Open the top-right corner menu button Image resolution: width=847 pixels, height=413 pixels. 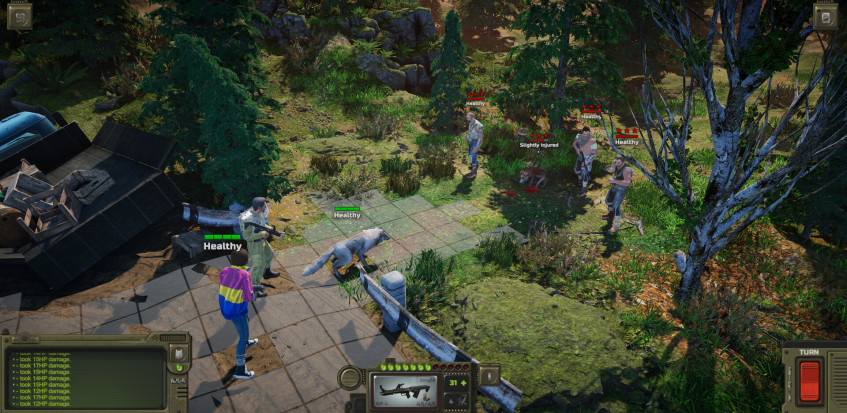coord(825,15)
